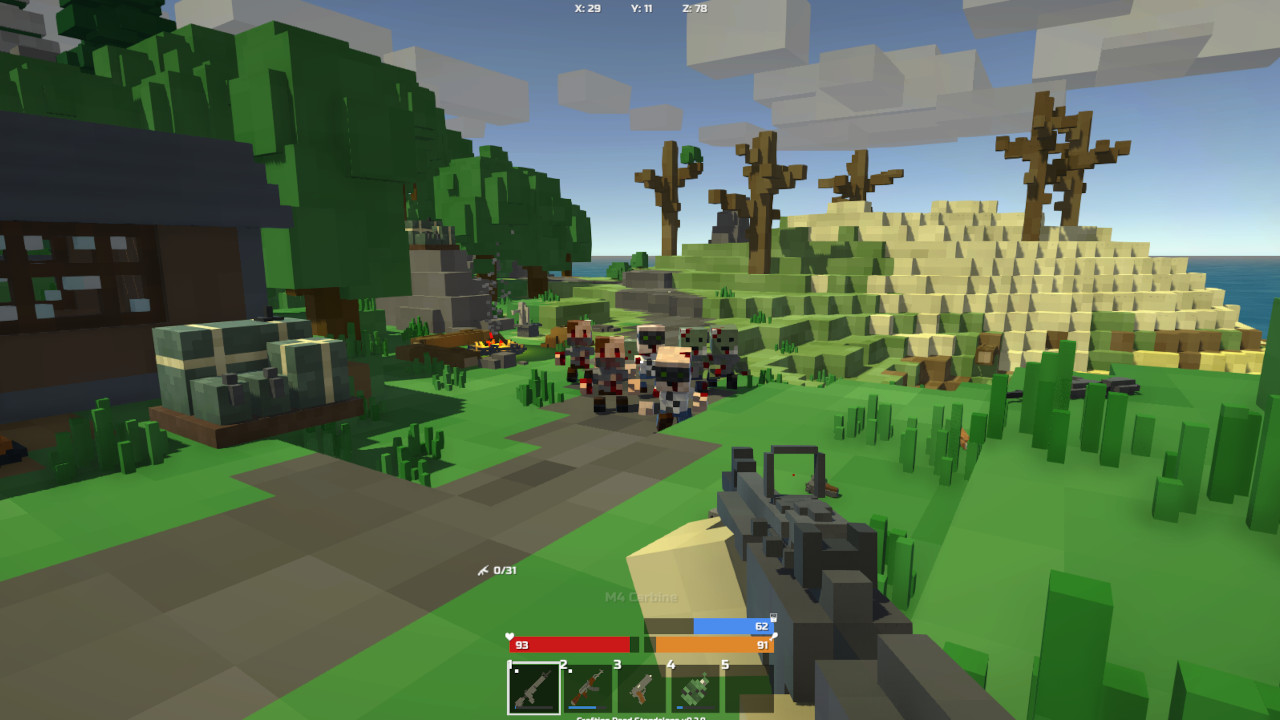Select the pistol in hotbar slot 3
Screen dimensions: 1280x720
(x=642, y=688)
